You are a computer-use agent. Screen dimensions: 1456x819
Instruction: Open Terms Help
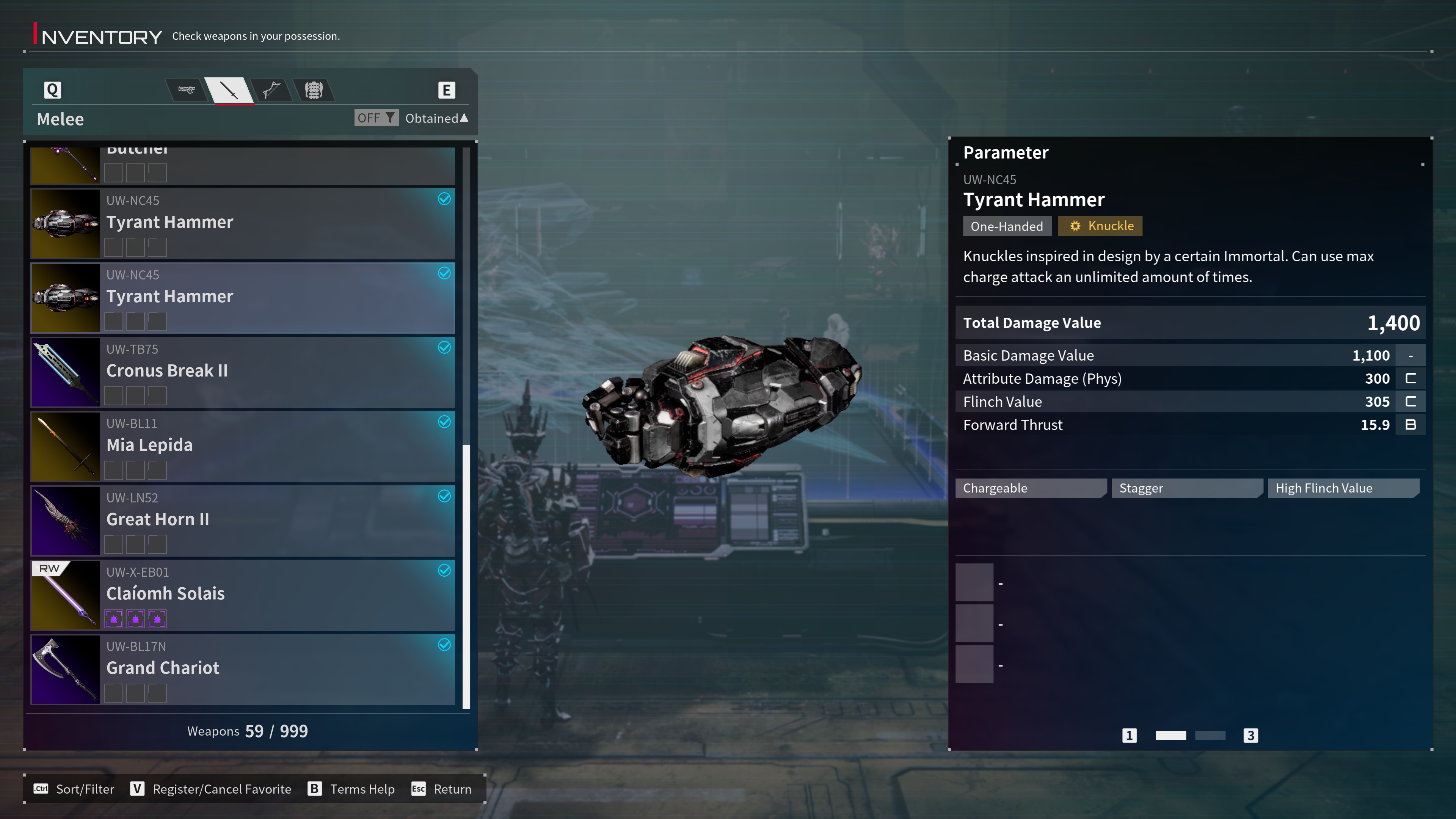pyautogui.click(x=351, y=789)
